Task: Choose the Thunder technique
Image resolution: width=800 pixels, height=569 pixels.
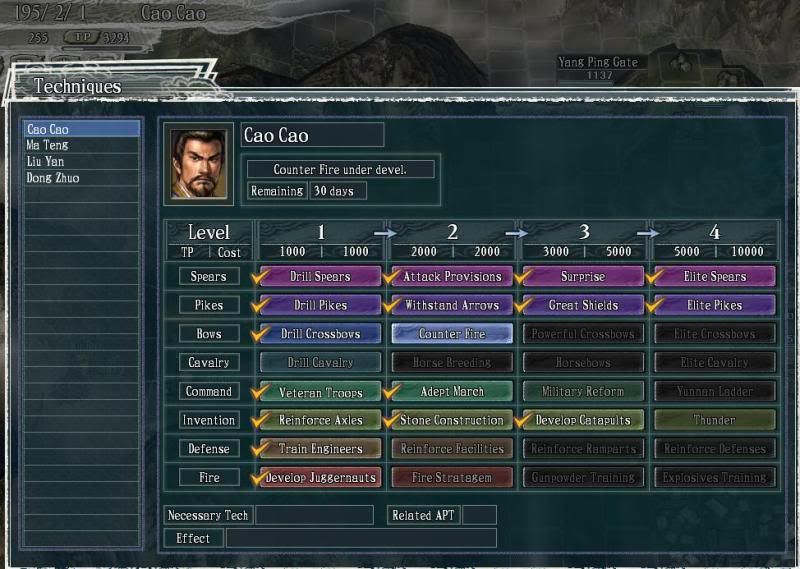Action: 715,420
